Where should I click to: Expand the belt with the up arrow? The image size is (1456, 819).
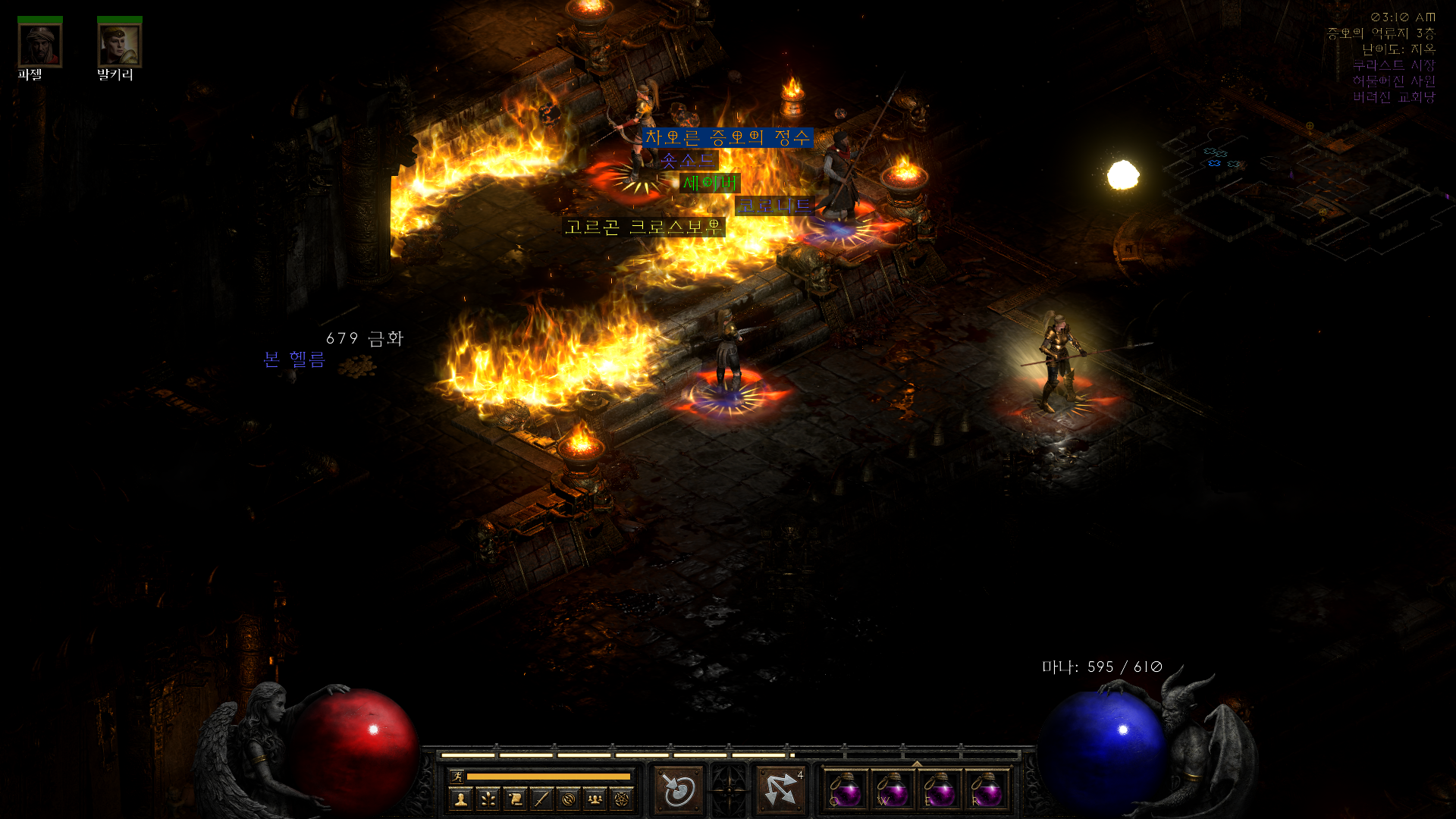(916, 764)
